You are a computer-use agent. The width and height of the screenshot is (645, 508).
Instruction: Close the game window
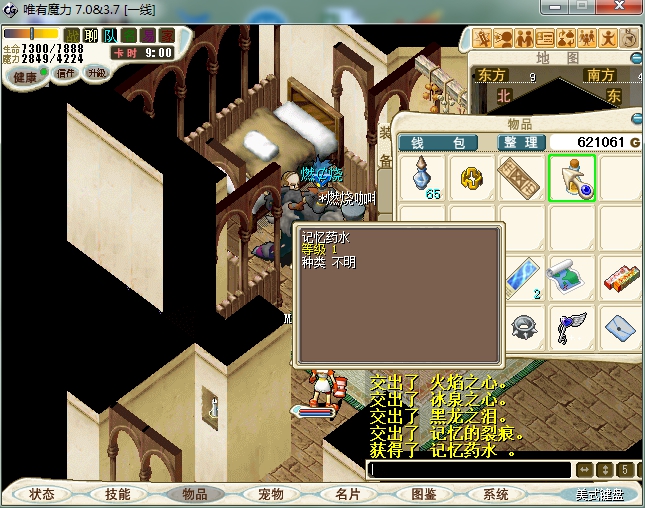coord(622,7)
